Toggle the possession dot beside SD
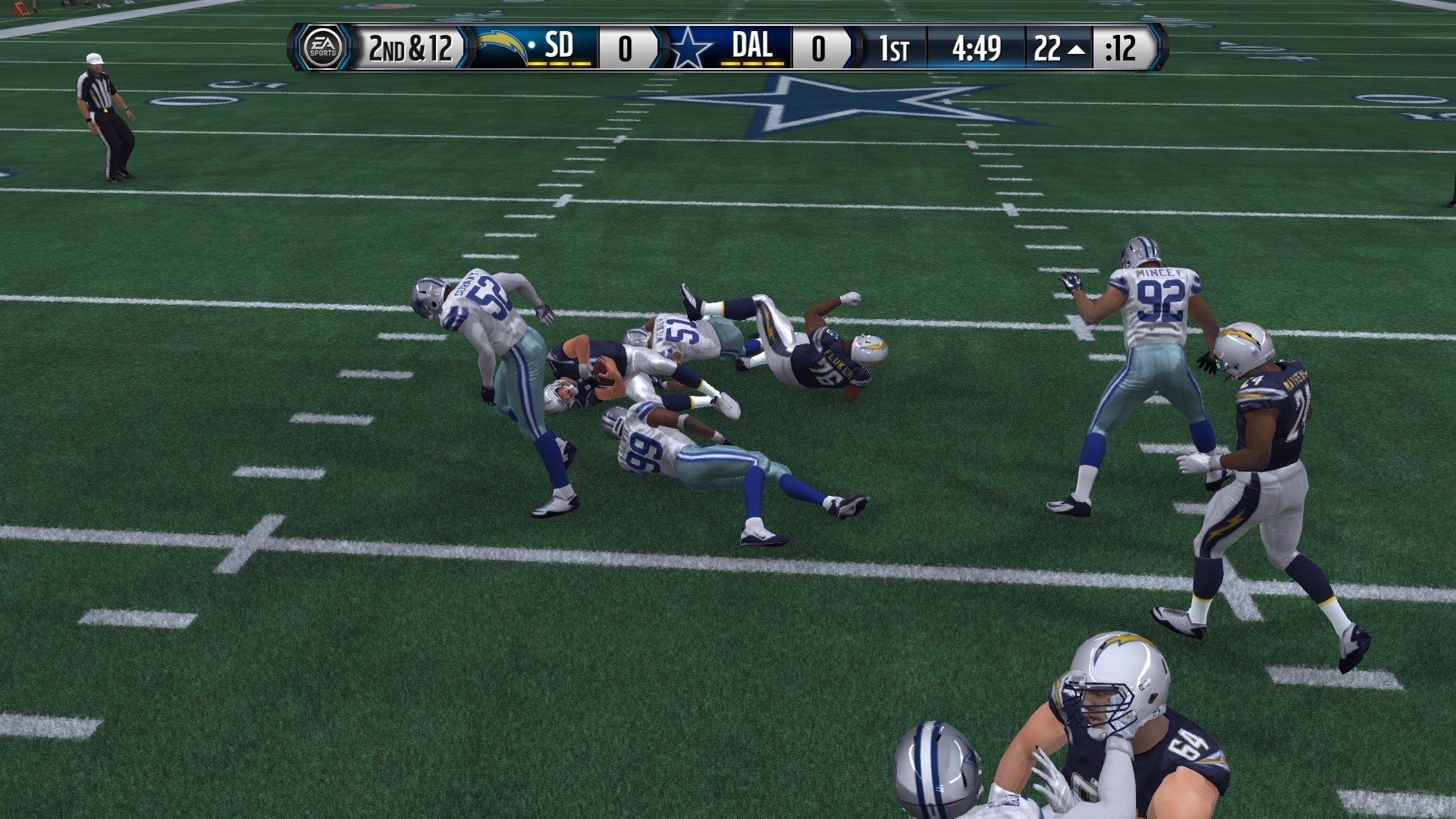The height and width of the screenshot is (819, 1456). 531,45
